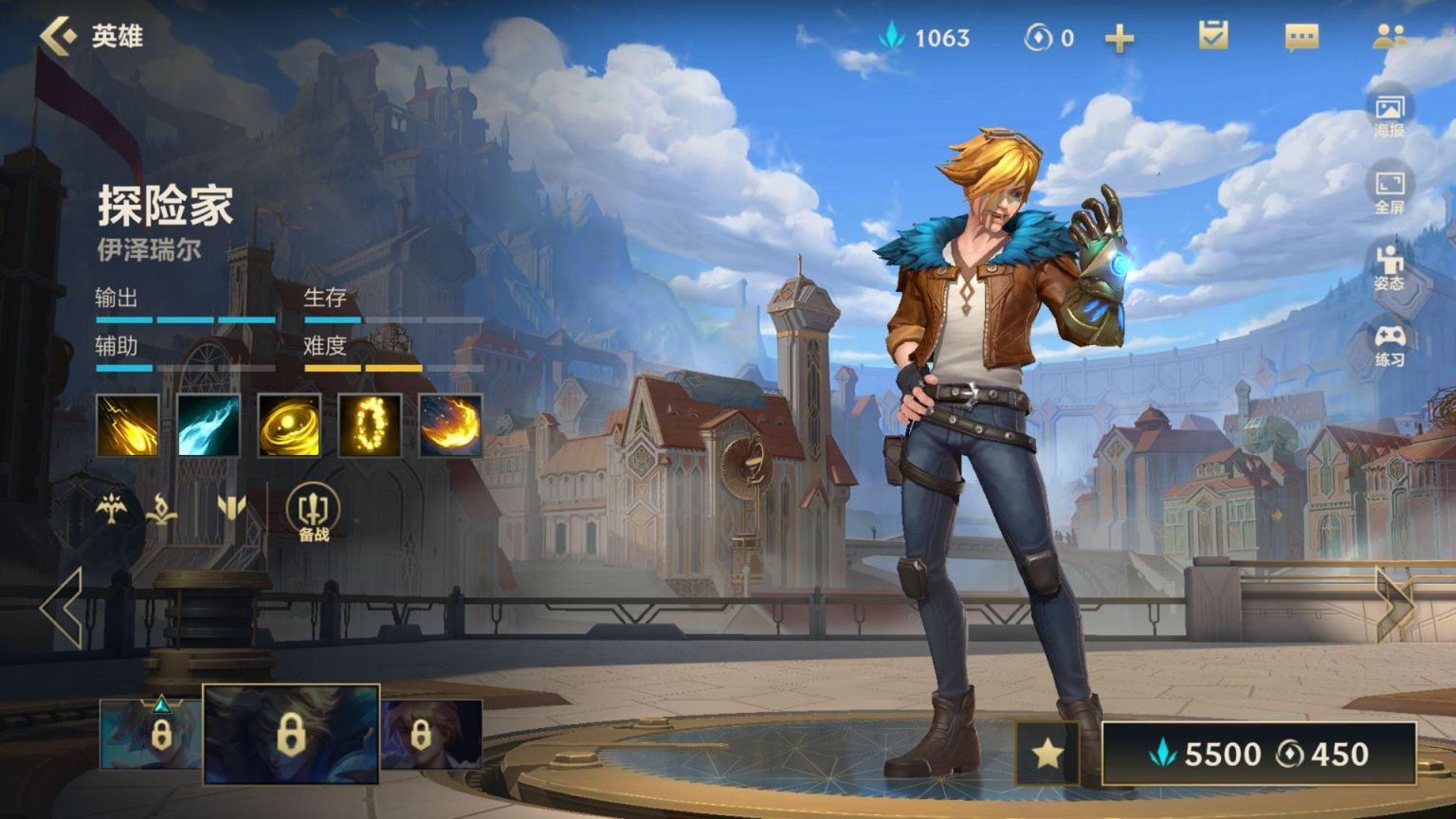Show the previous champion with left arrow

point(63,607)
